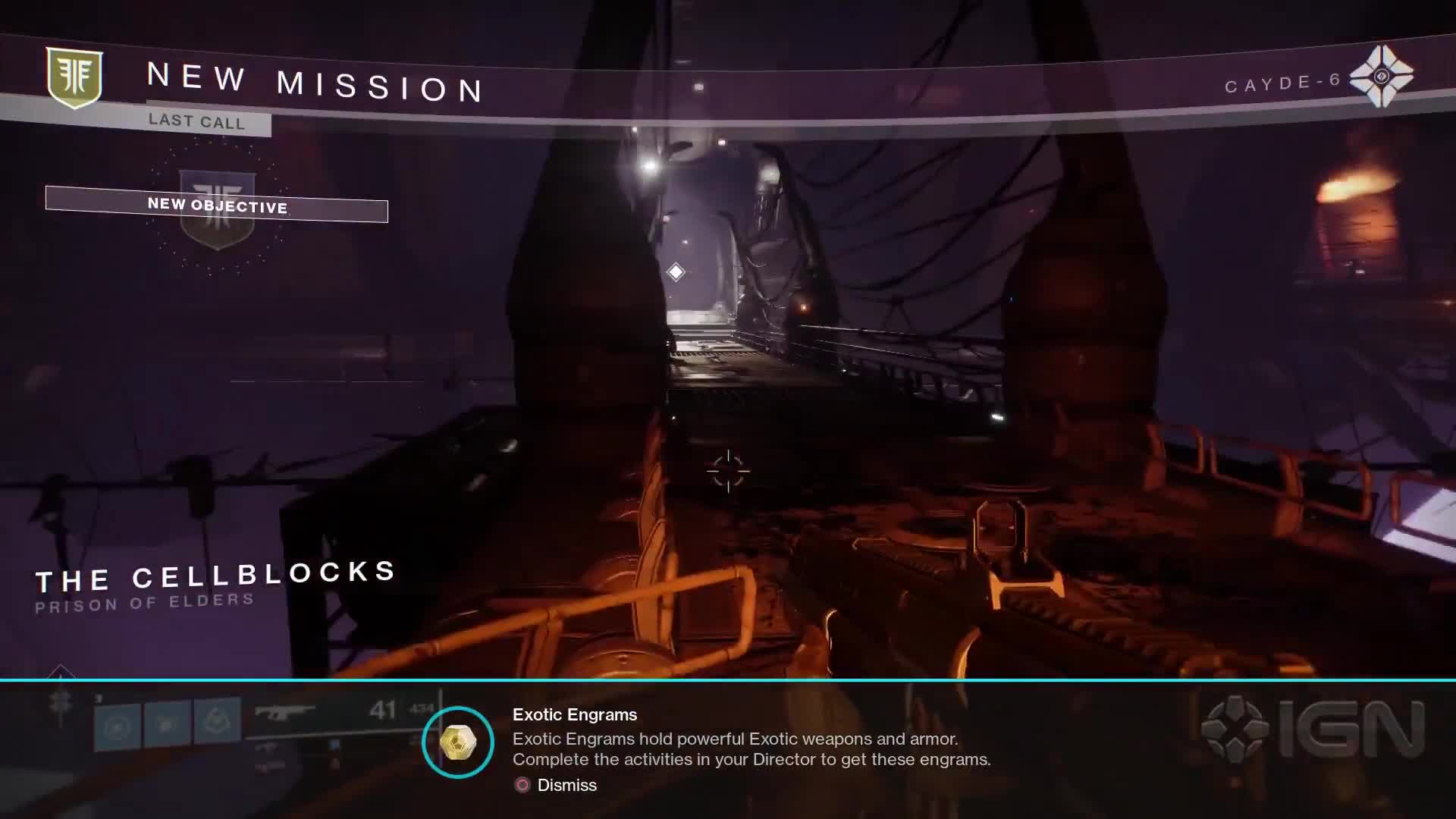
Task: Click the IGN watermark logo
Action: coord(1313,728)
